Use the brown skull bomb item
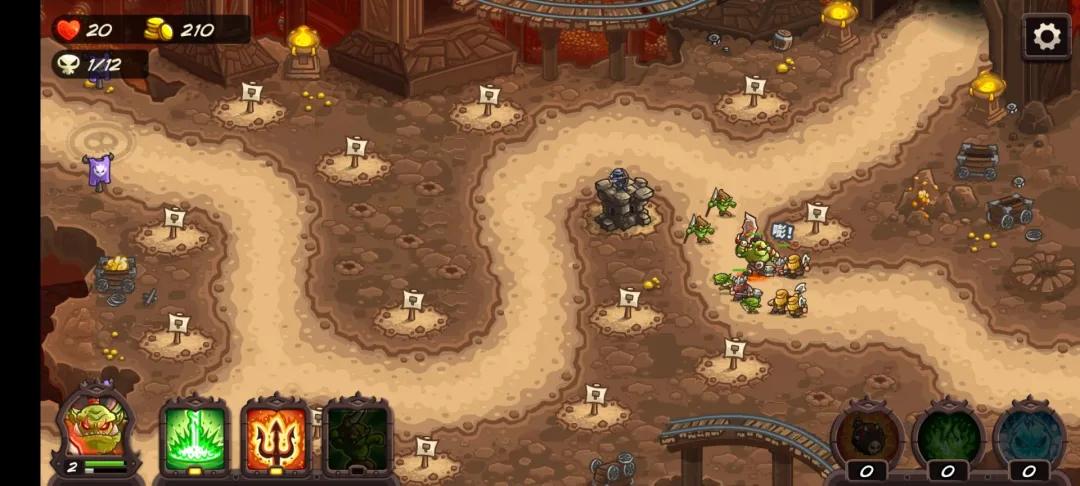Image resolution: width=1080 pixels, height=486 pixels. pyautogui.click(x=867, y=437)
